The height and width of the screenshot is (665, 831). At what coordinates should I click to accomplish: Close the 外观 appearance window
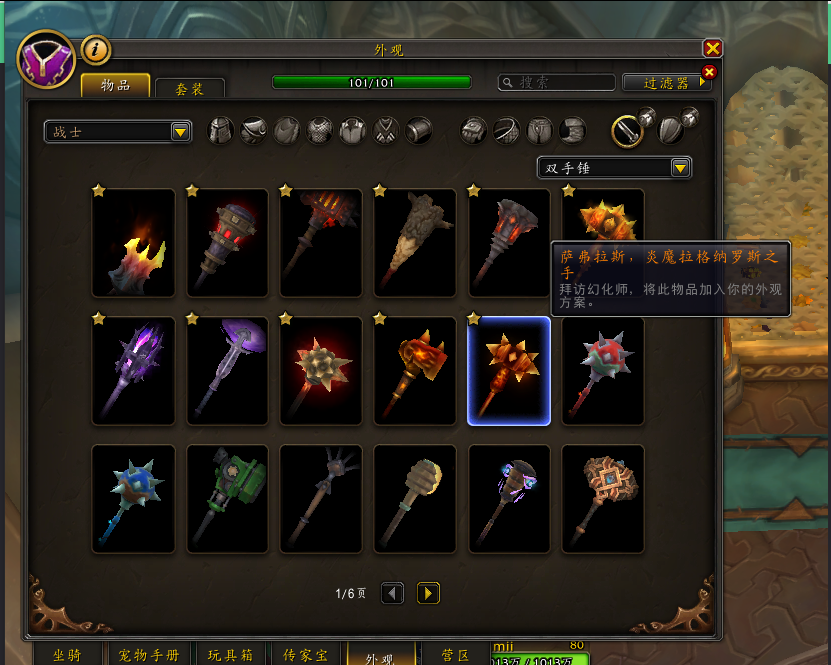coord(712,48)
